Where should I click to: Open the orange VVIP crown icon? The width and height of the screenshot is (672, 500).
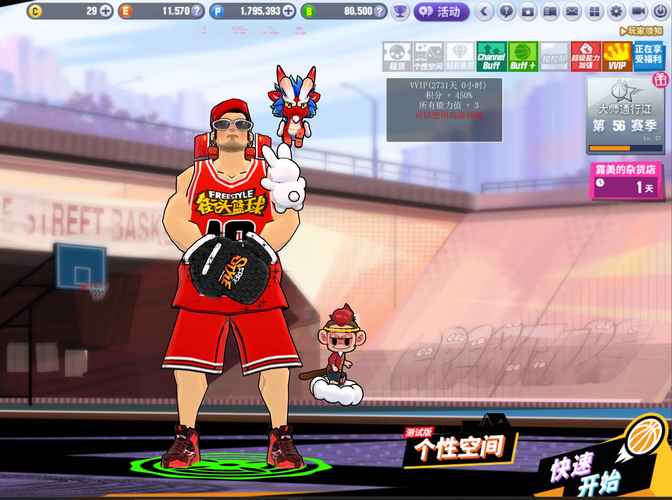tap(616, 56)
